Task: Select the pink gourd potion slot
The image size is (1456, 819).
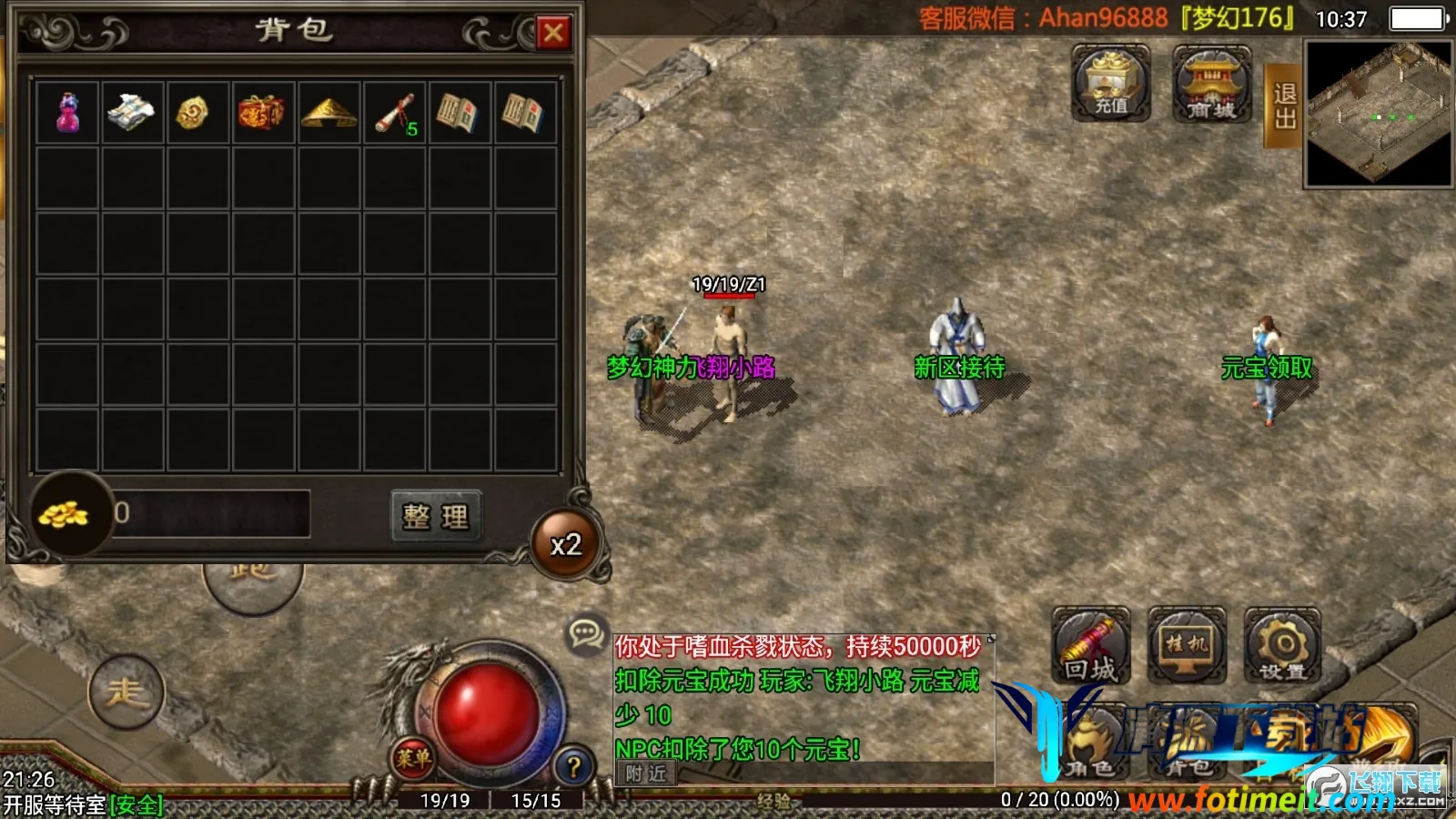Action: [67, 113]
